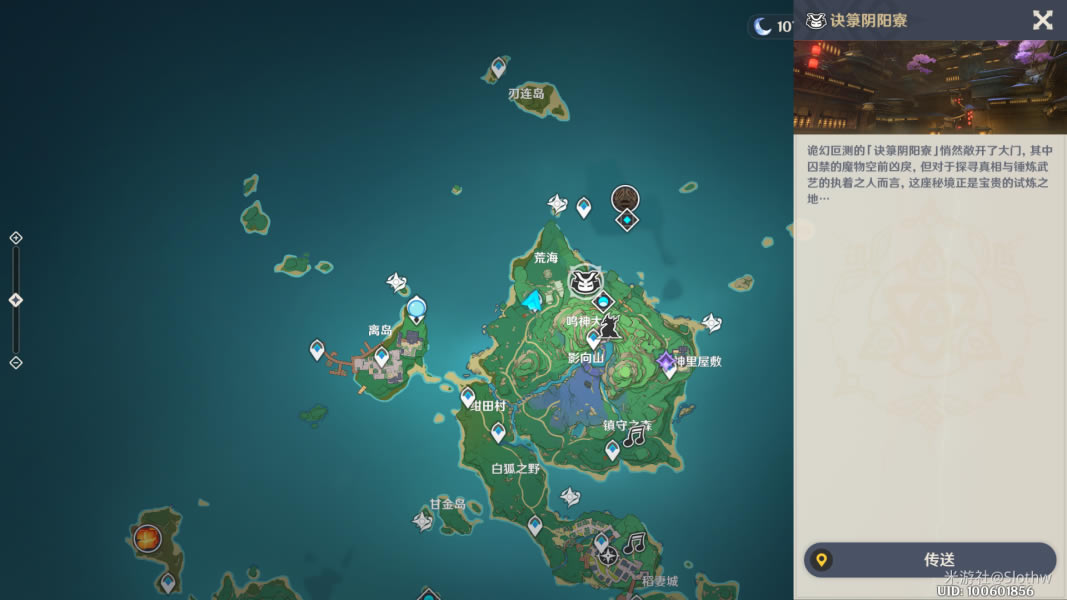Select the teleport waypoint at 绀田村
Image resolution: width=1067 pixels, height=600 pixels.
[x=468, y=397]
